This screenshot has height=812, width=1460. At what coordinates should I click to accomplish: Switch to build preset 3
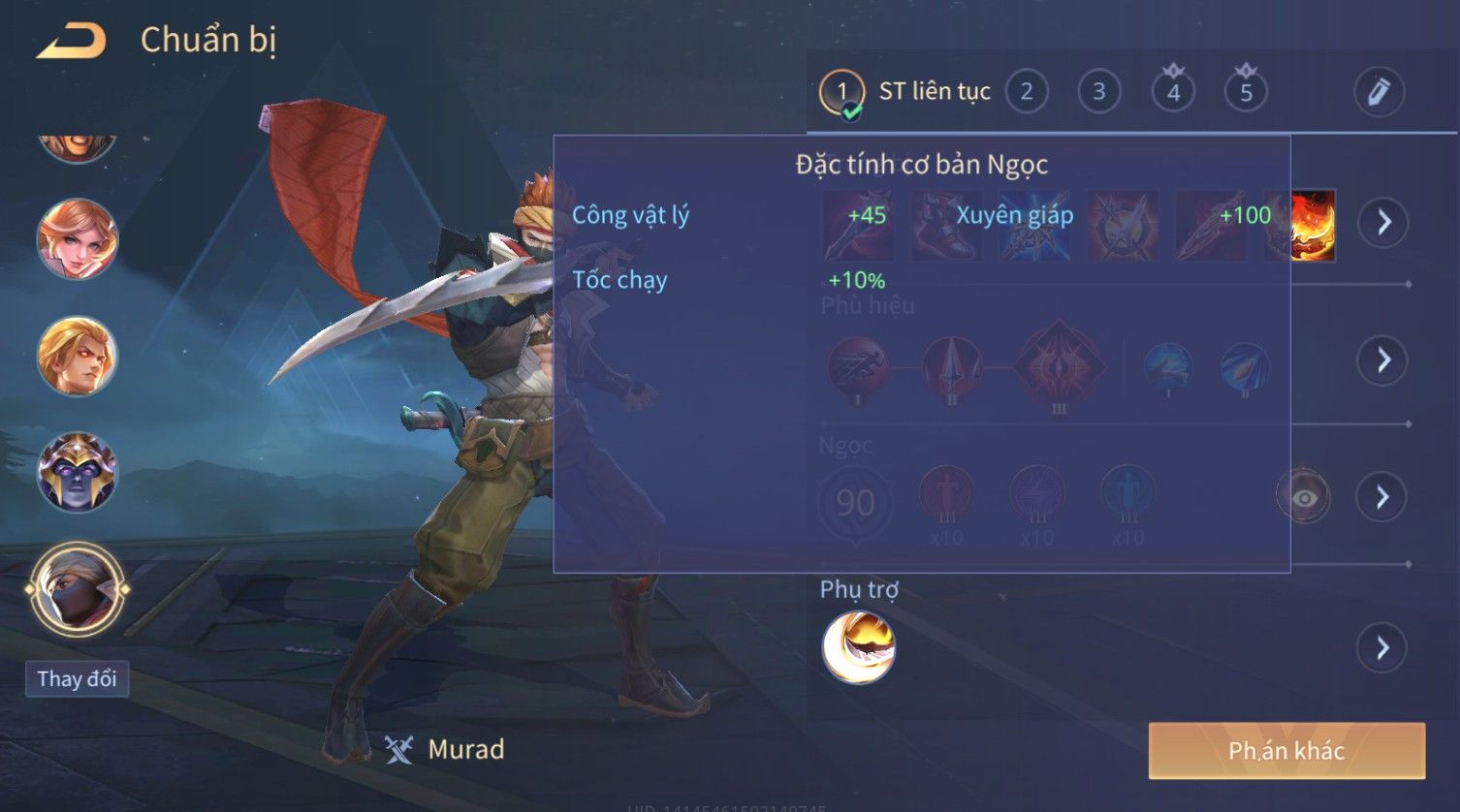[1098, 92]
